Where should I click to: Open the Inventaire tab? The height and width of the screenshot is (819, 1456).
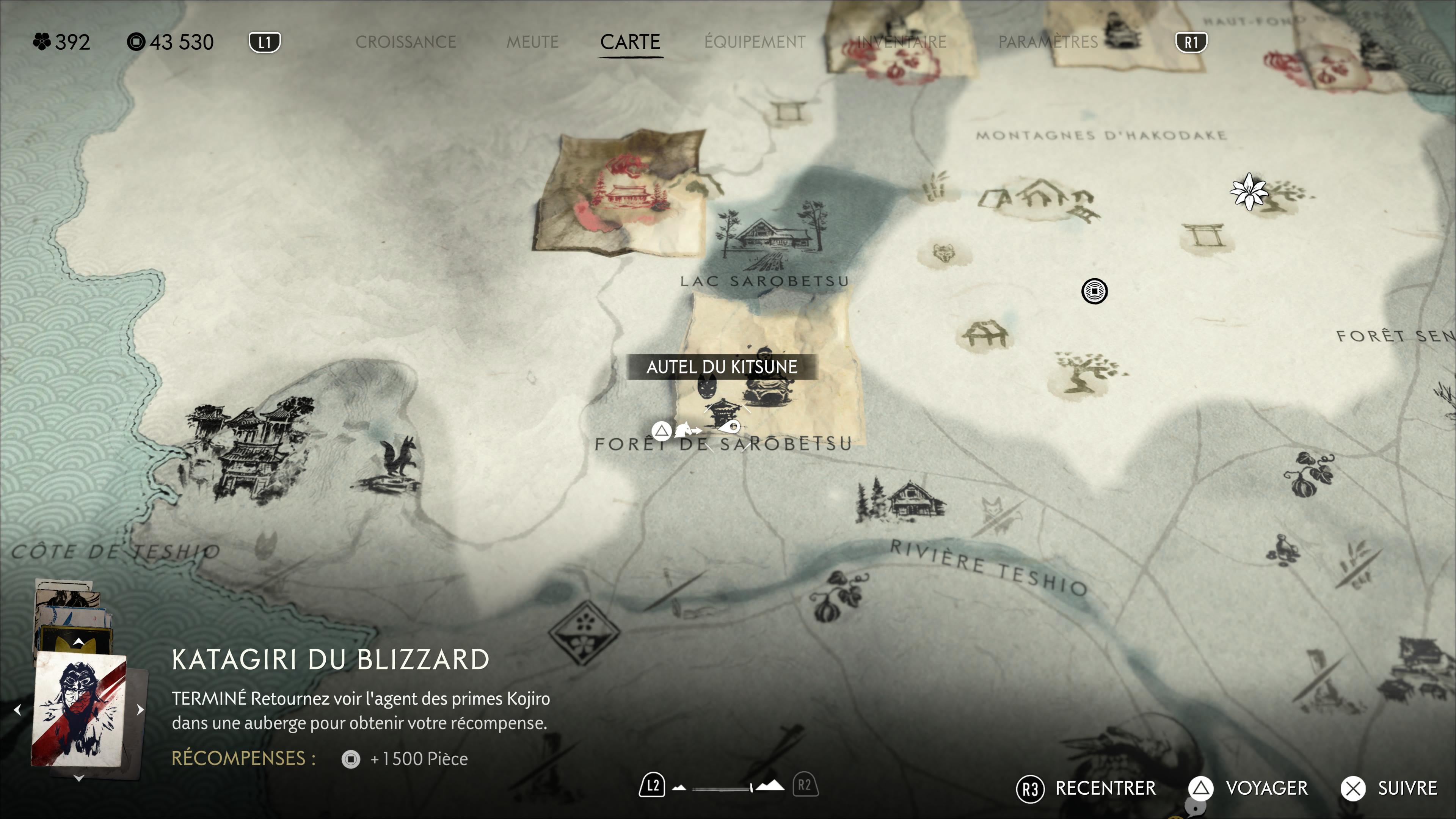coord(901,42)
